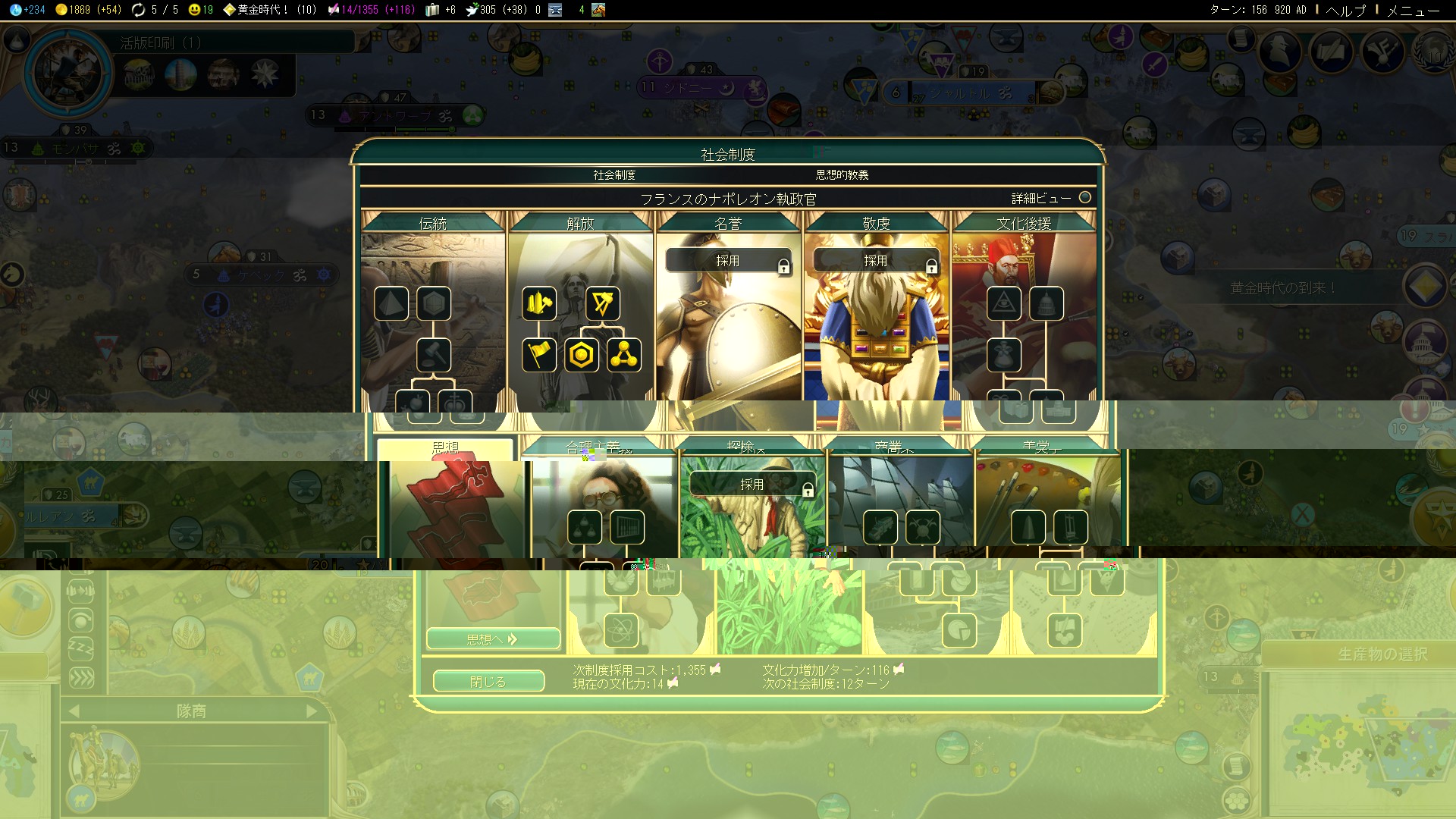Open the ヘルプ help menu

coord(1345,10)
